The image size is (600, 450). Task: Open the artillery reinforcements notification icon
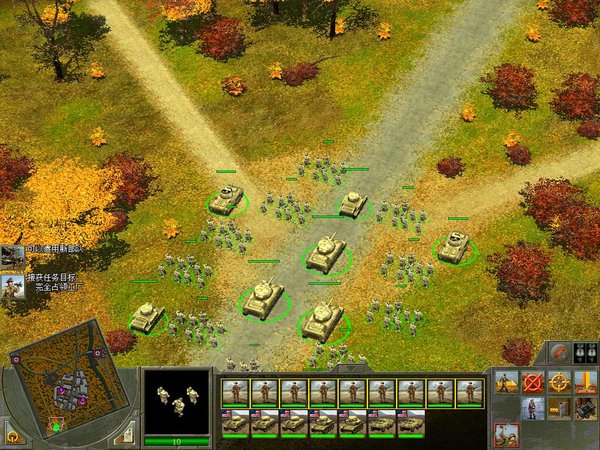(x=12, y=255)
